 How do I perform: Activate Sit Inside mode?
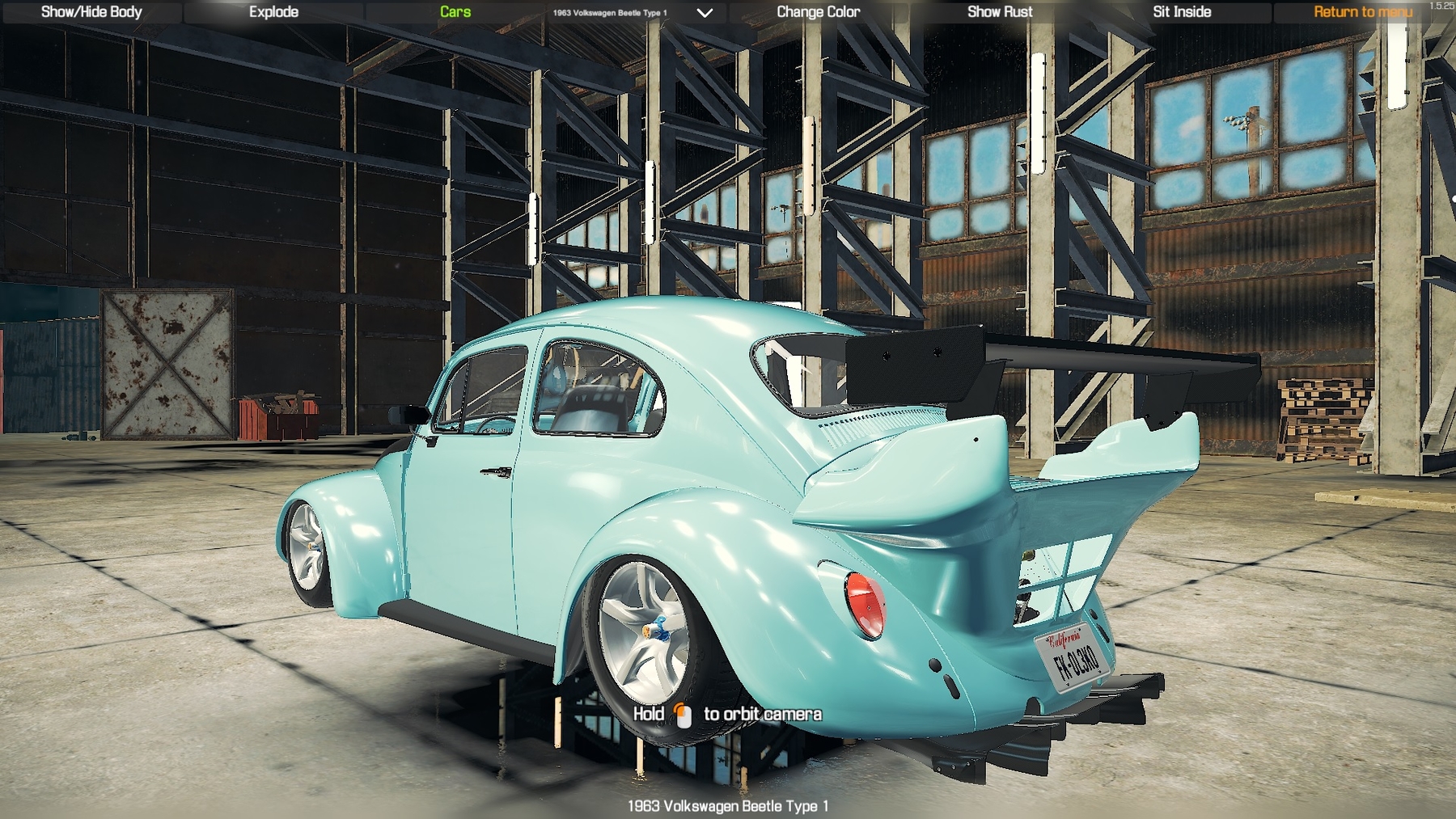coord(1183,11)
